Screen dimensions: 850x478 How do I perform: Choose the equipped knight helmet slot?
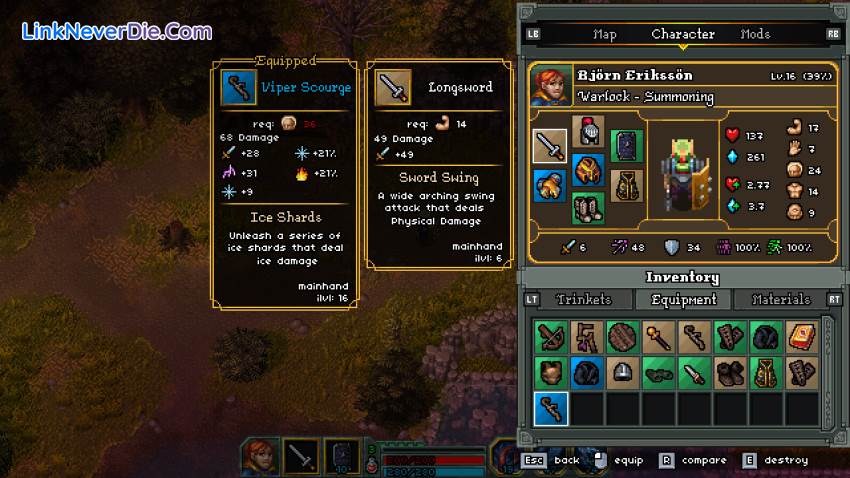pyautogui.click(x=588, y=131)
